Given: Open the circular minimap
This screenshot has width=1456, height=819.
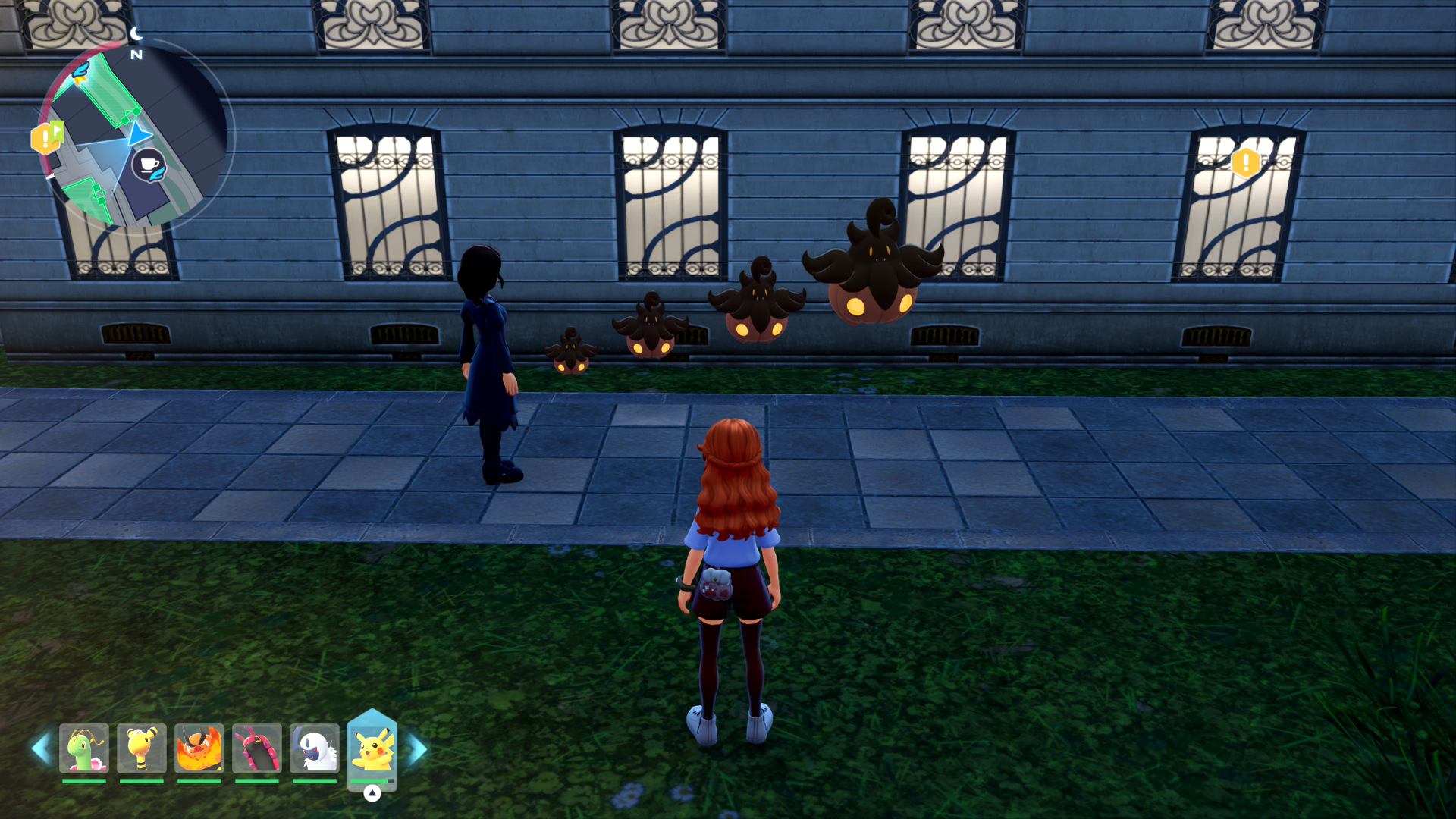Looking at the screenshot, I should pos(135,136).
